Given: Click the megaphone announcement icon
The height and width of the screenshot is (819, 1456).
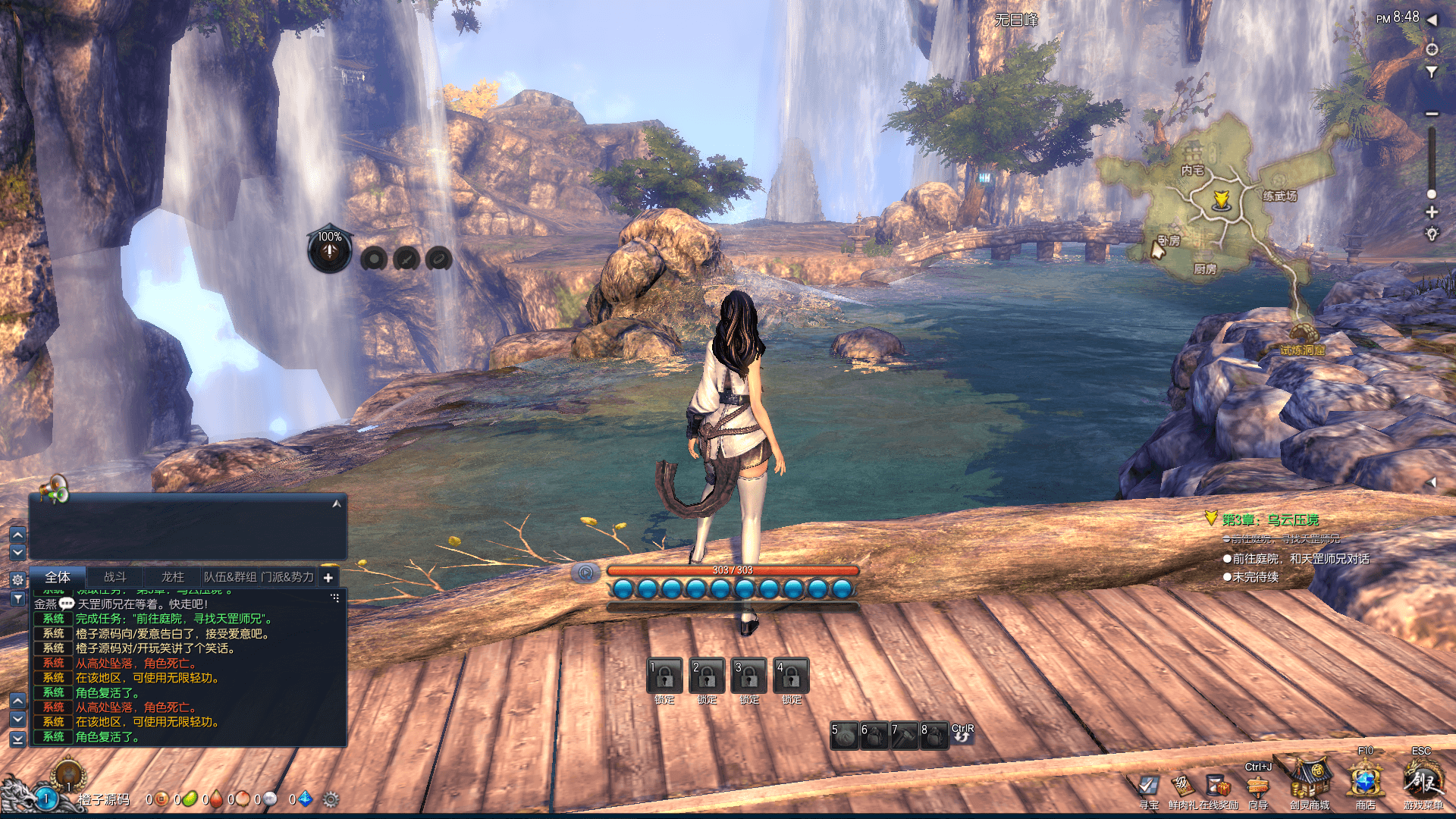Looking at the screenshot, I should pyautogui.click(x=55, y=489).
